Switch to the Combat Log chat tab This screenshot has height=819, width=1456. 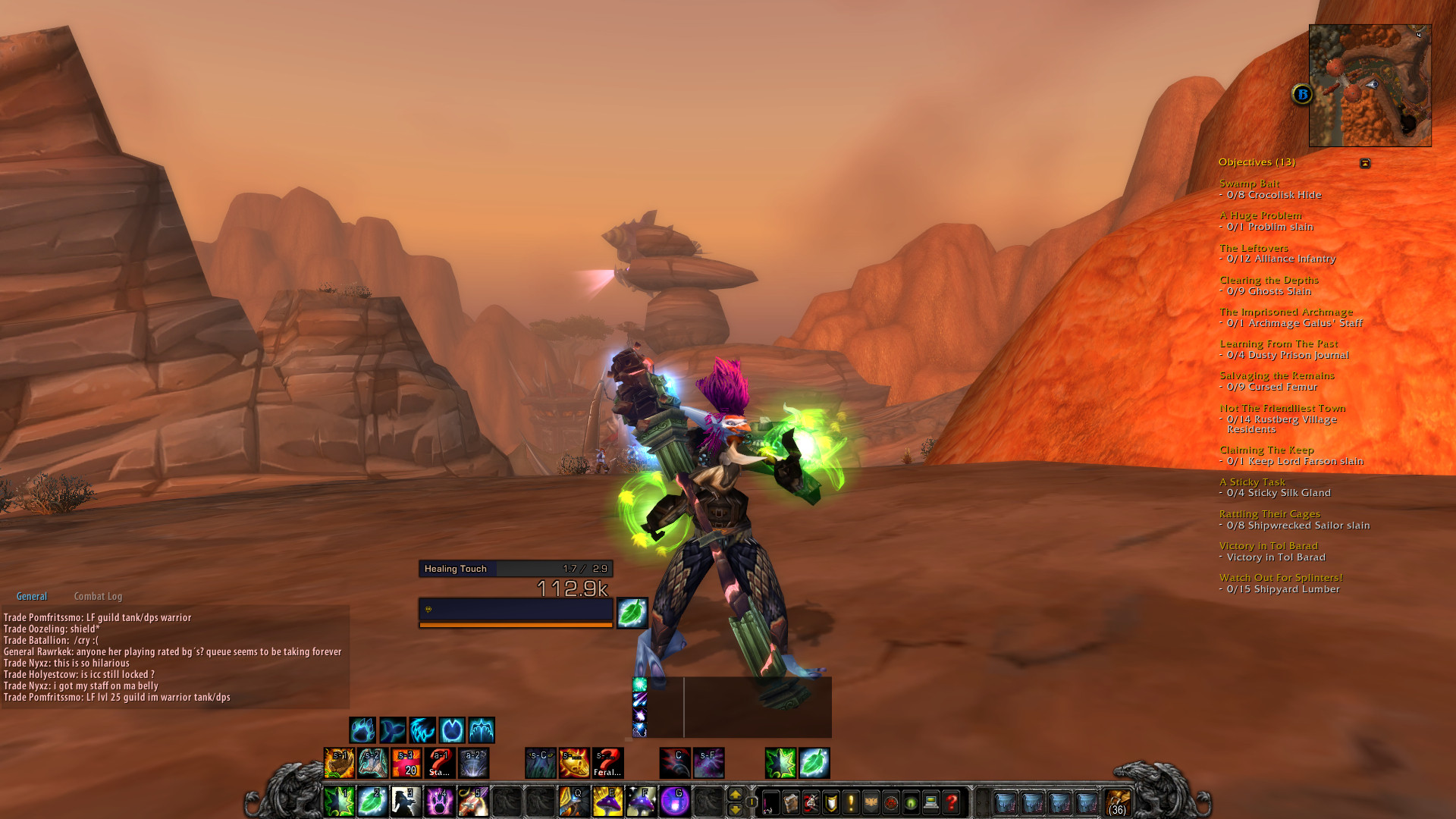click(x=98, y=597)
